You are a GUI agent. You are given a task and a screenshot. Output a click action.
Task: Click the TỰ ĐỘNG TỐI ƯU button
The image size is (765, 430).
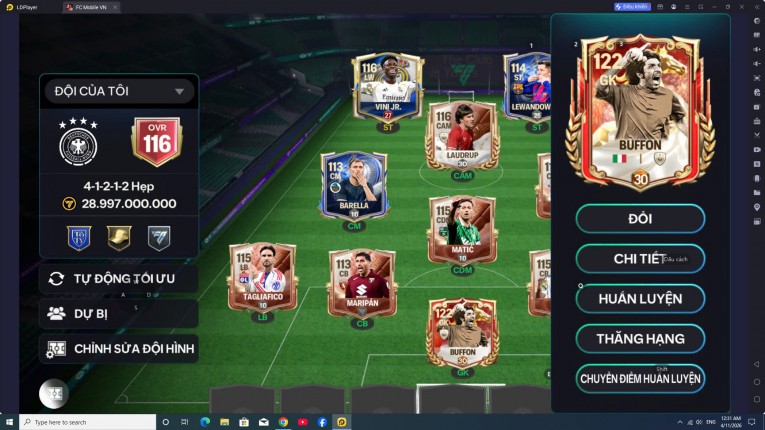(x=118, y=278)
